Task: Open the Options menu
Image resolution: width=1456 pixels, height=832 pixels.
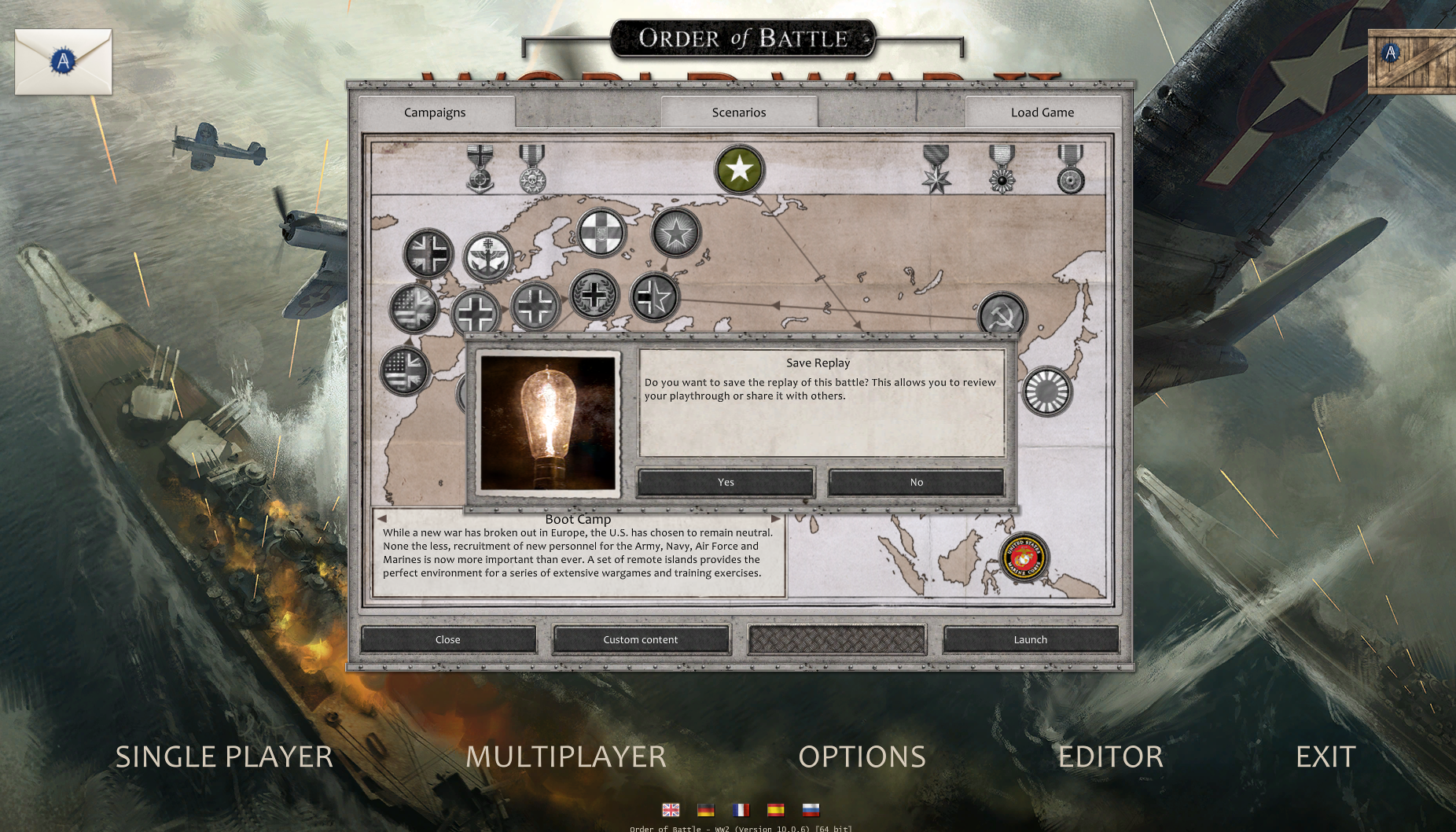Action: pyautogui.click(x=862, y=757)
